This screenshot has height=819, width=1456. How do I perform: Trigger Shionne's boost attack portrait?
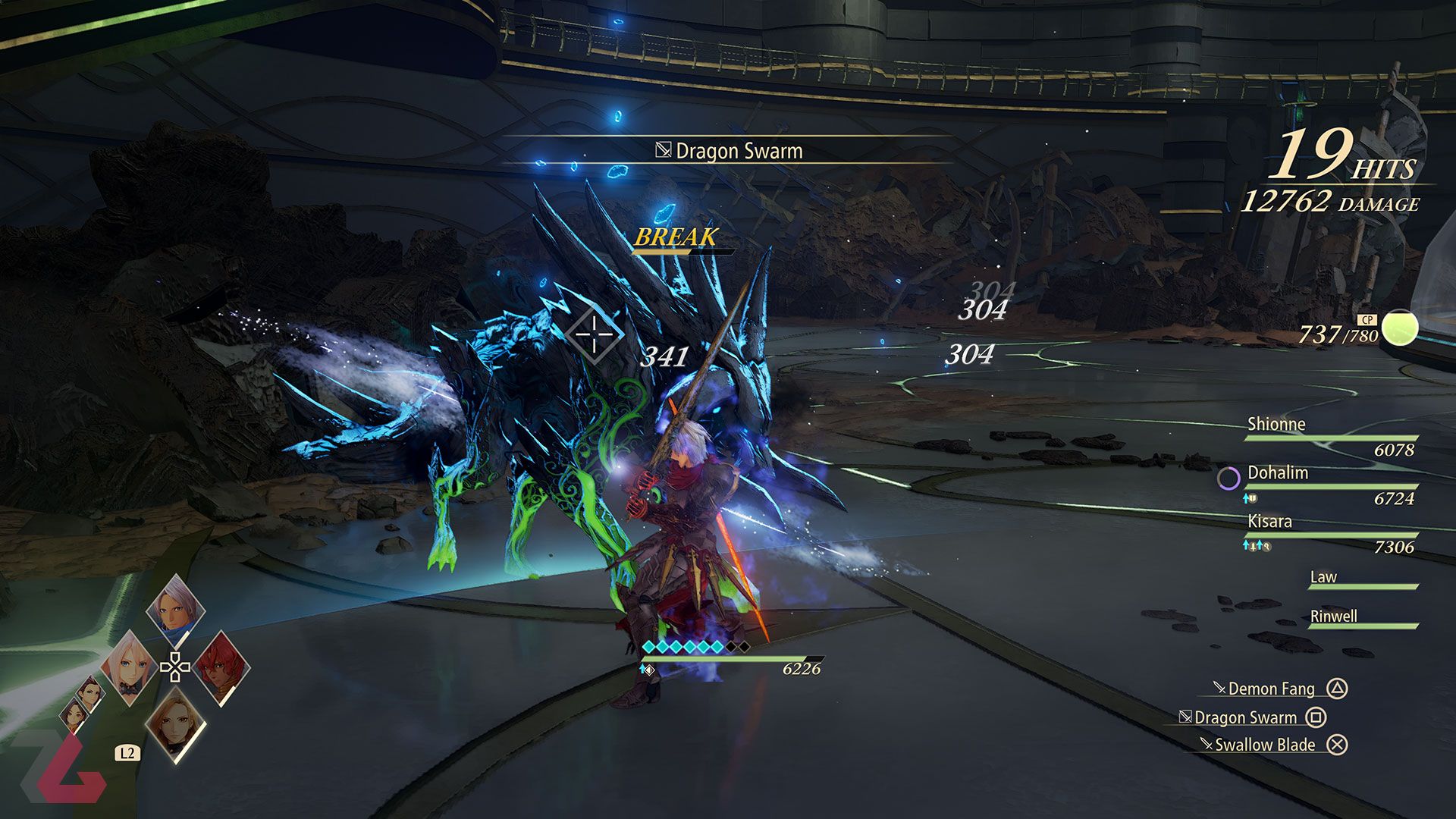coord(129,667)
